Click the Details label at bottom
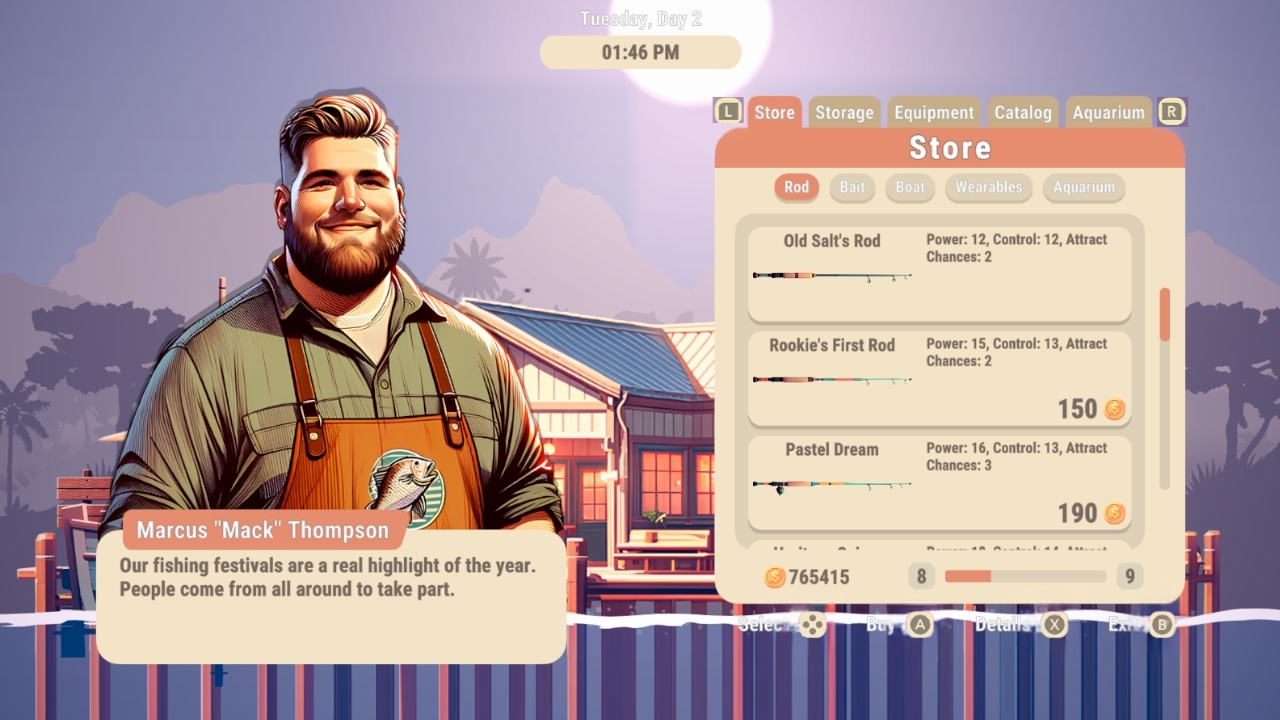1280x720 pixels. (1004, 625)
